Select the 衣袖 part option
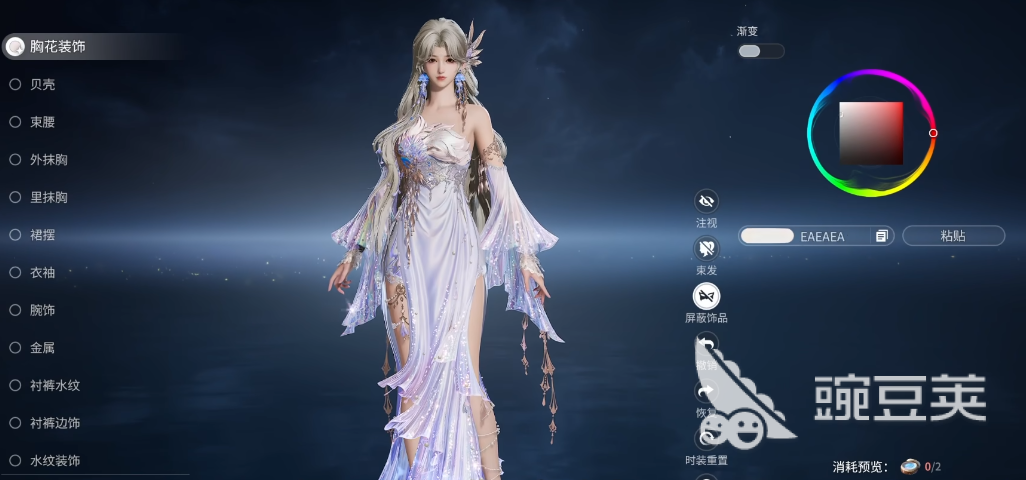The width and height of the screenshot is (1026, 480). click(x=43, y=272)
